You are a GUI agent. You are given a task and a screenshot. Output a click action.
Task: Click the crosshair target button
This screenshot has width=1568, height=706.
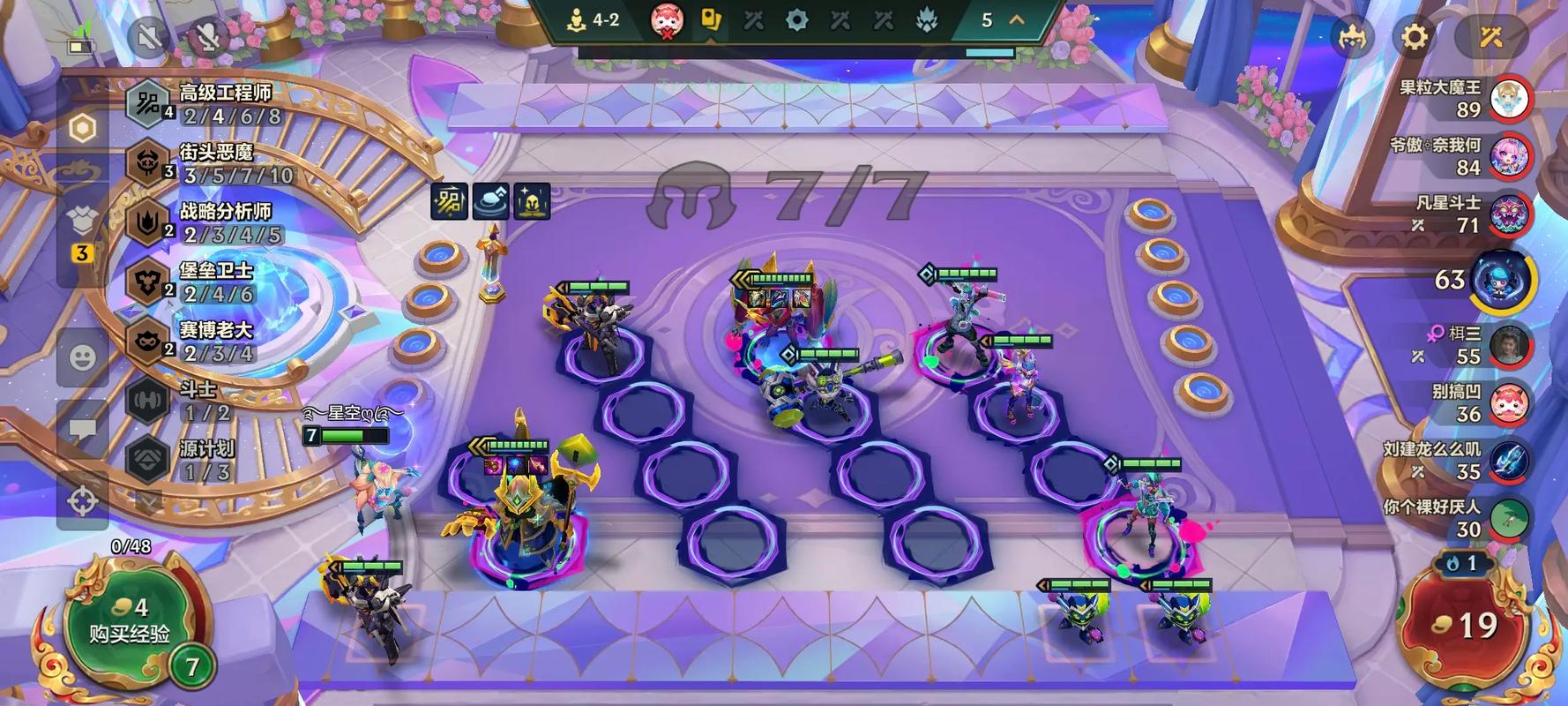point(82,501)
